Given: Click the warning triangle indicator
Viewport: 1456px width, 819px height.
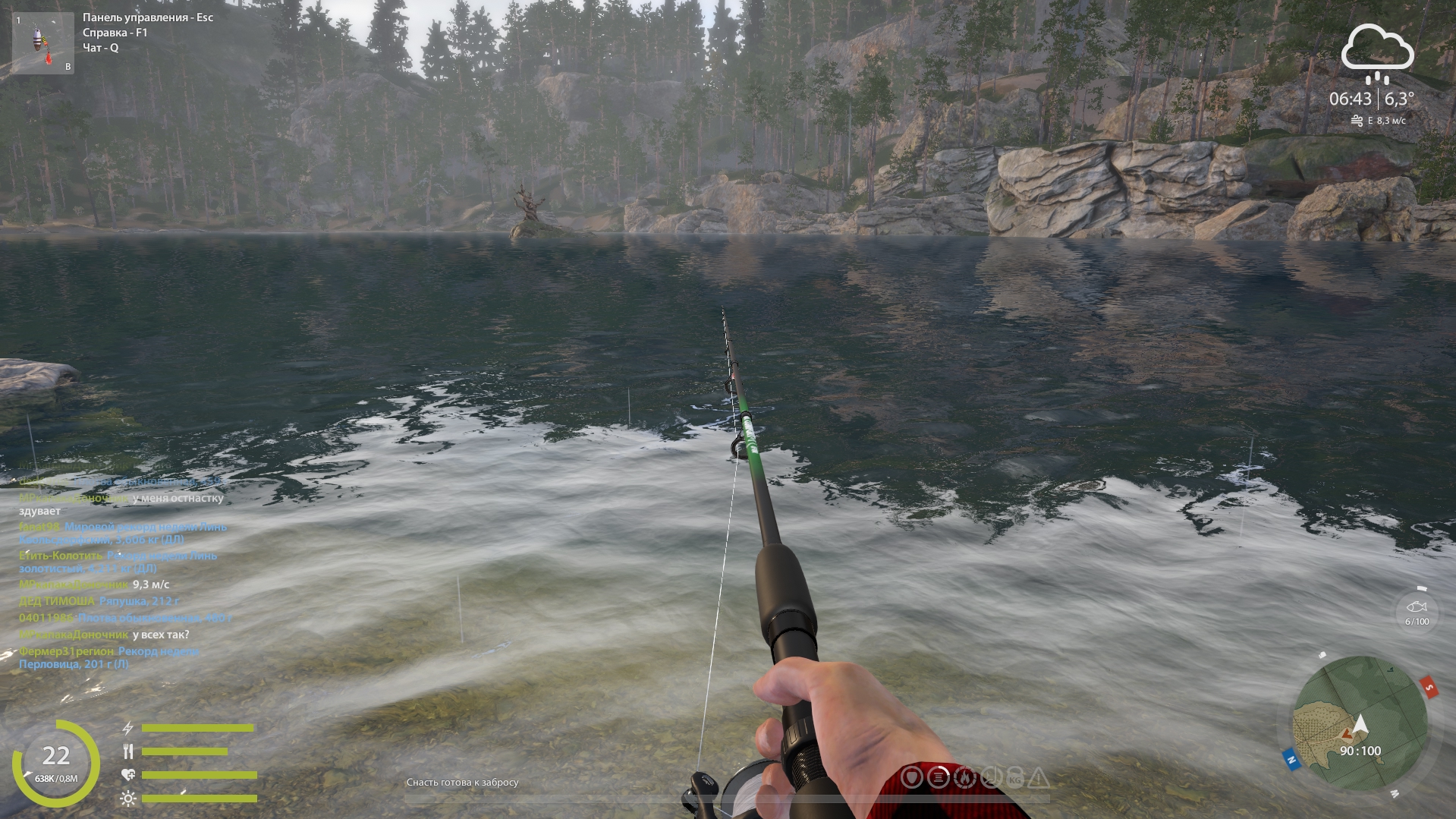Looking at the screenshot, I should (x=1039, y=777).
